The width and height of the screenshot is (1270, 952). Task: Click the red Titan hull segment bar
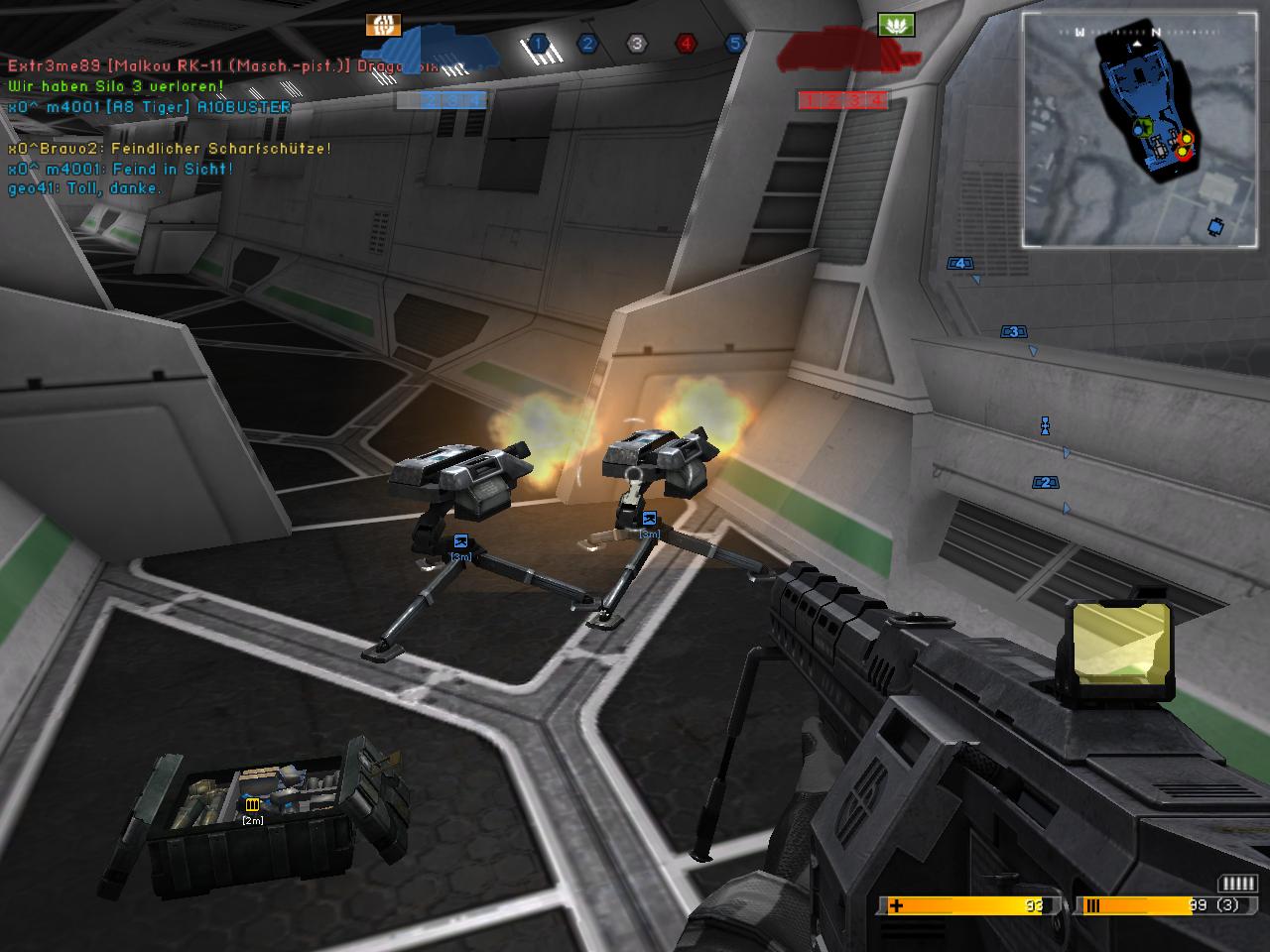842,100
